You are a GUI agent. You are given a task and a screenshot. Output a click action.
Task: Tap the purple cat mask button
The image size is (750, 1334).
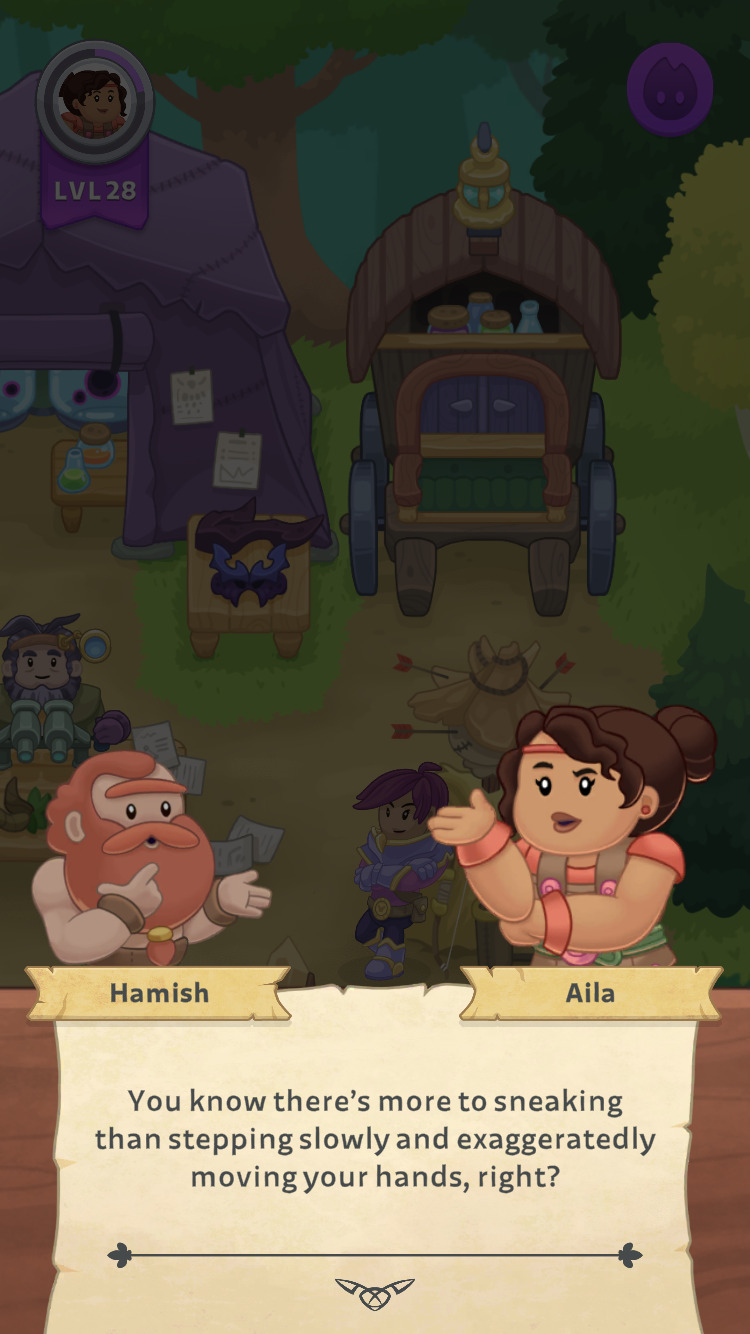pos(669,88)
